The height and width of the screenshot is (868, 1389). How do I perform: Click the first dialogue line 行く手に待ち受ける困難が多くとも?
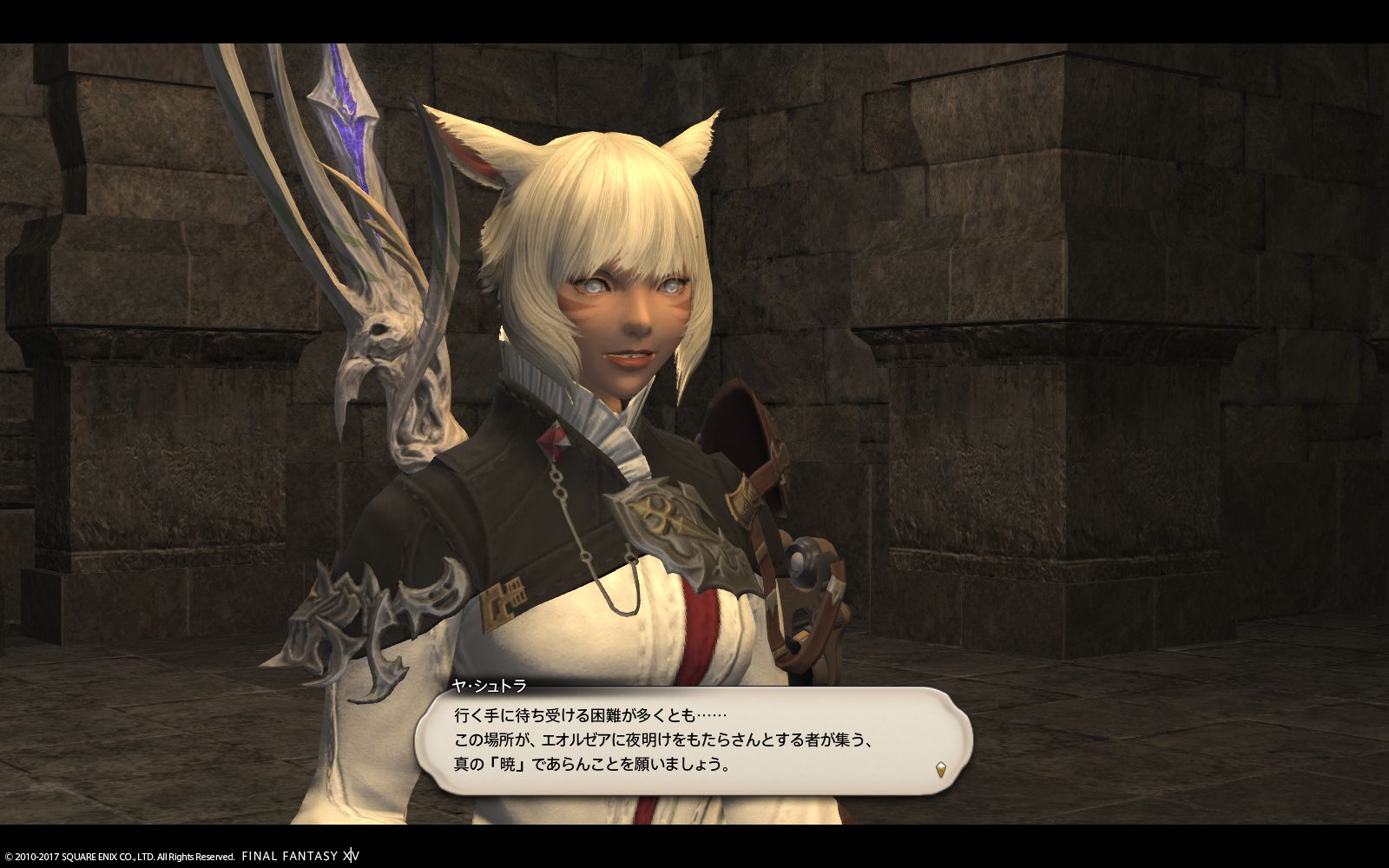pyautogui.click(x=590, y=713)
